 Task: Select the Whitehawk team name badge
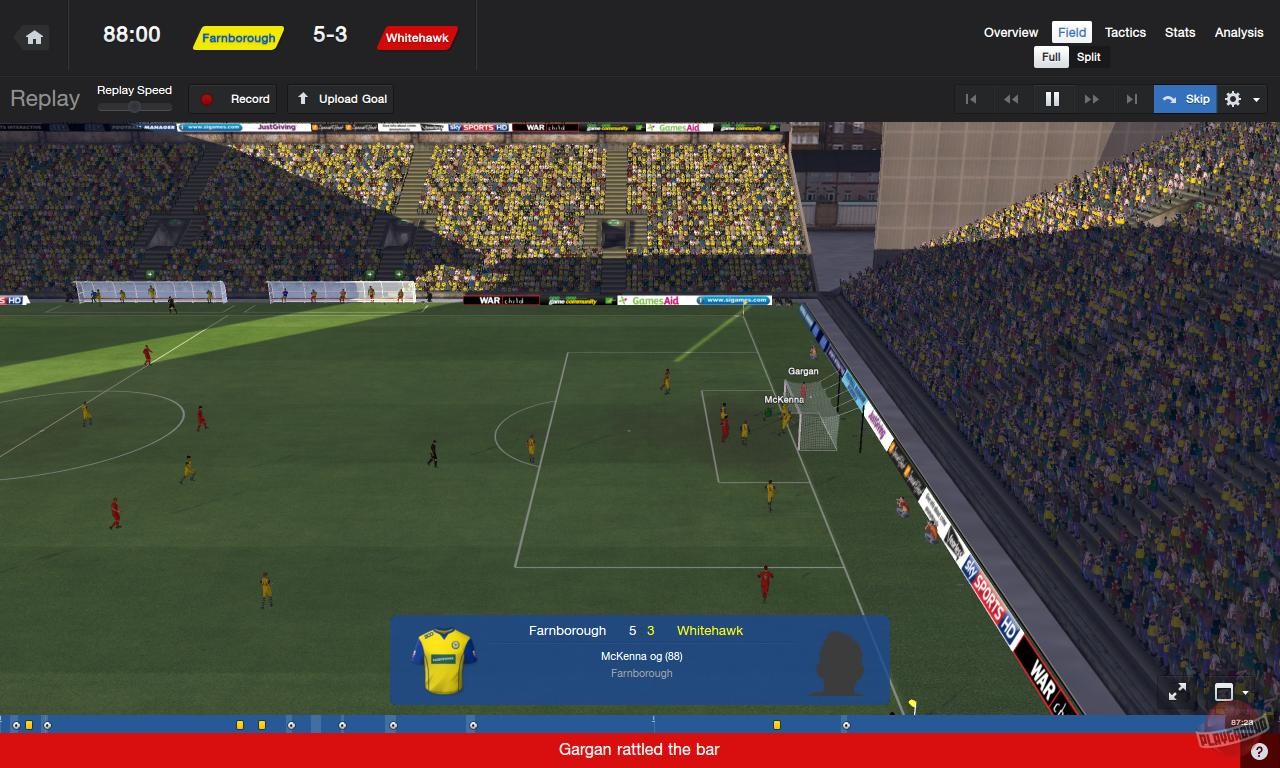(417, 39)
